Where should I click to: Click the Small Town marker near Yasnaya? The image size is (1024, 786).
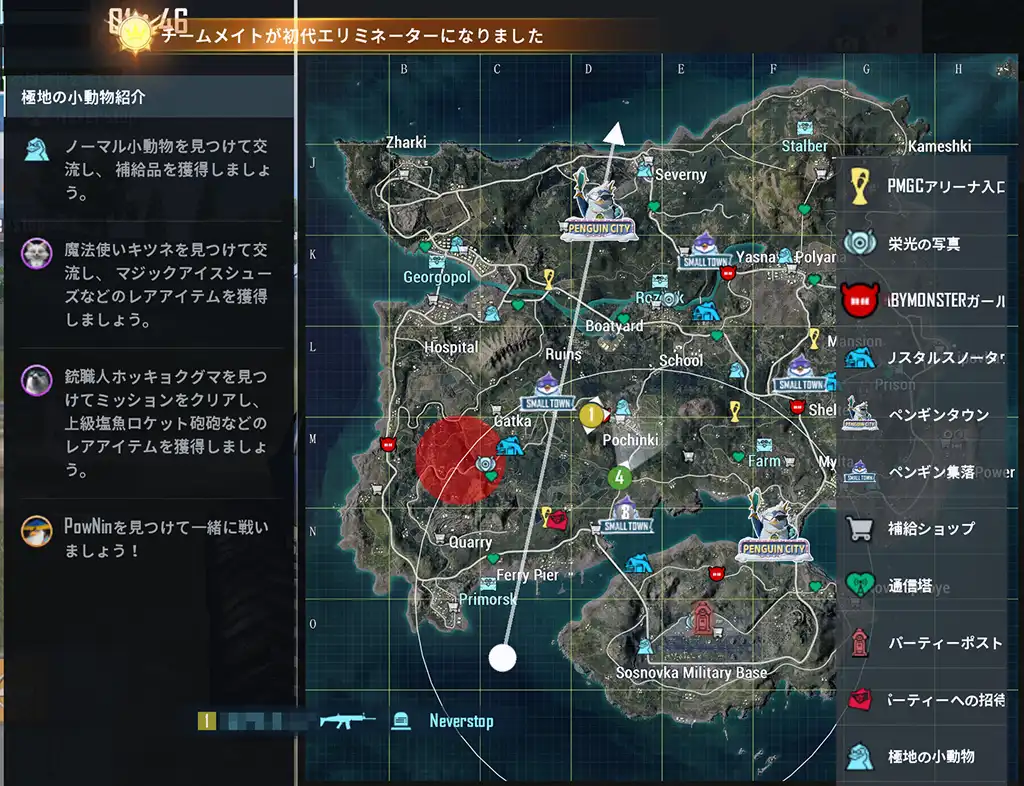(x=706, y=250)
